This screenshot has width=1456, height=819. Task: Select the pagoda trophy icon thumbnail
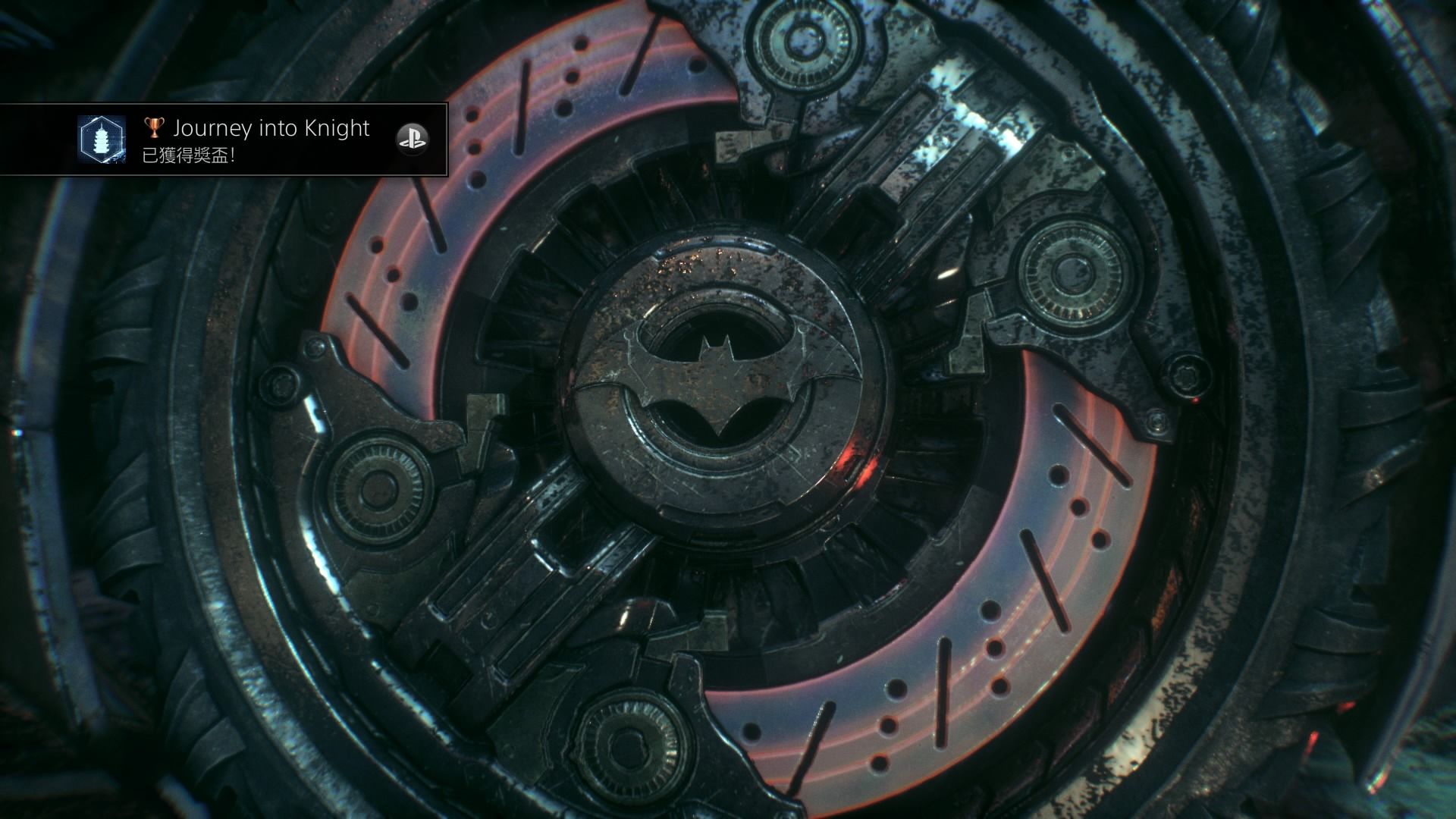point(101,139)
